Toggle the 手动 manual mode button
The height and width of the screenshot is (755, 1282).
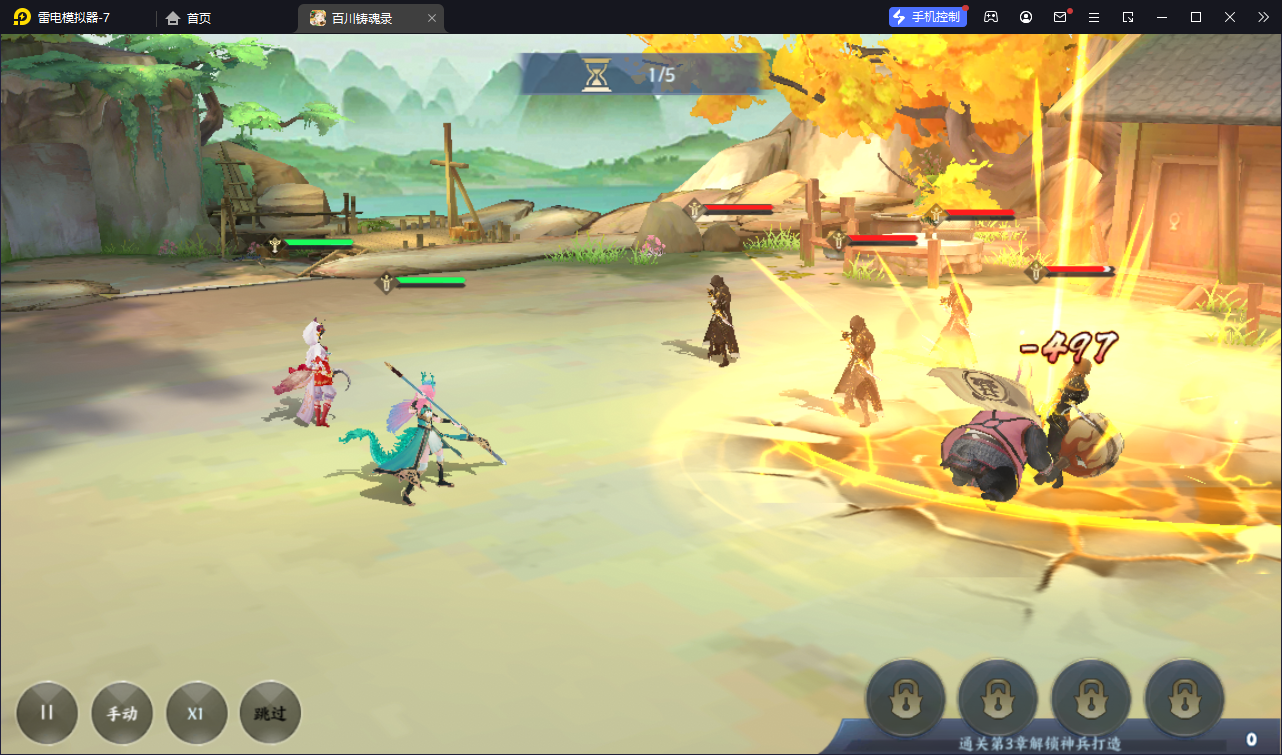(122, 713)
